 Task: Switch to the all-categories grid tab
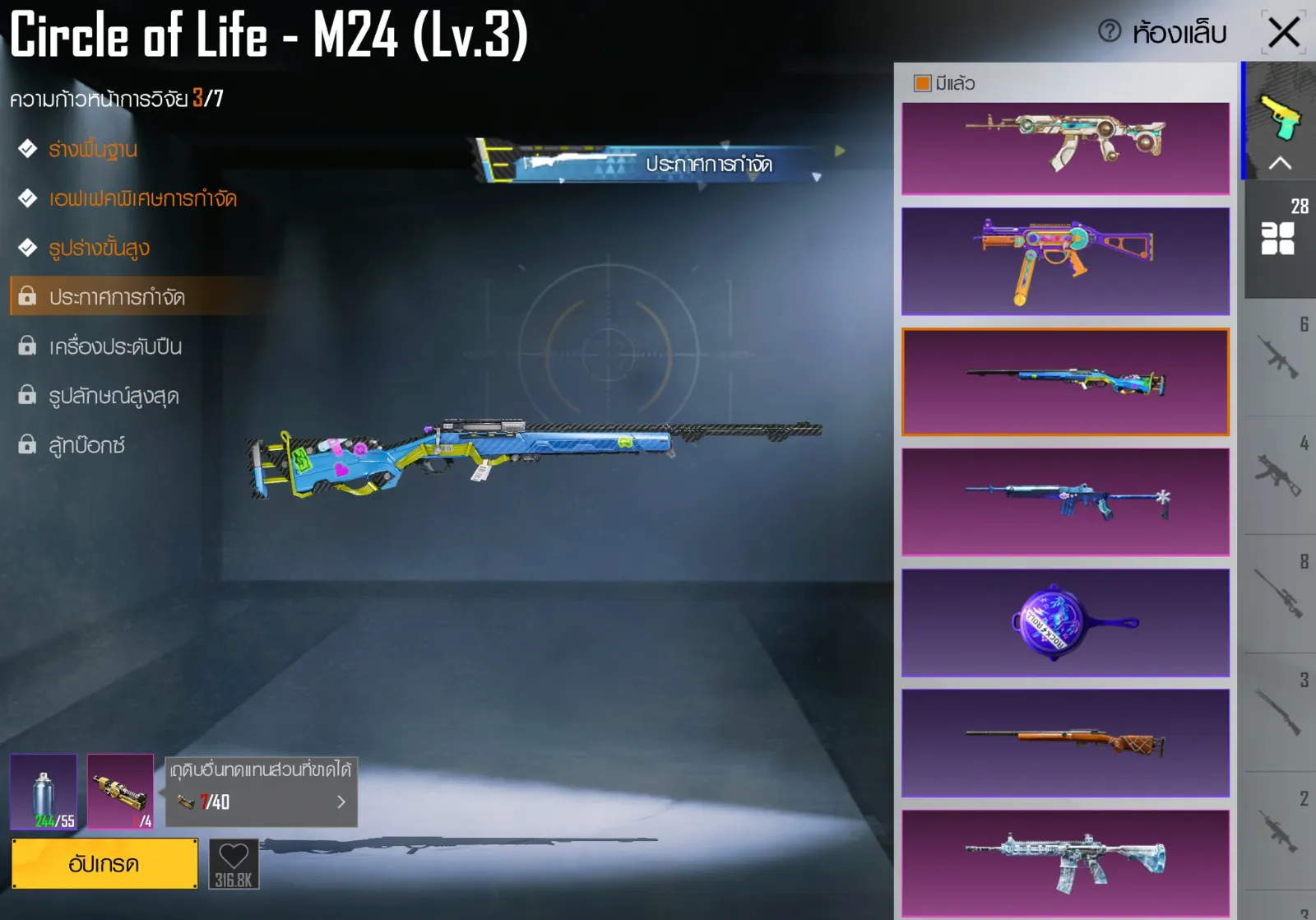click(x=1278, y=239)
